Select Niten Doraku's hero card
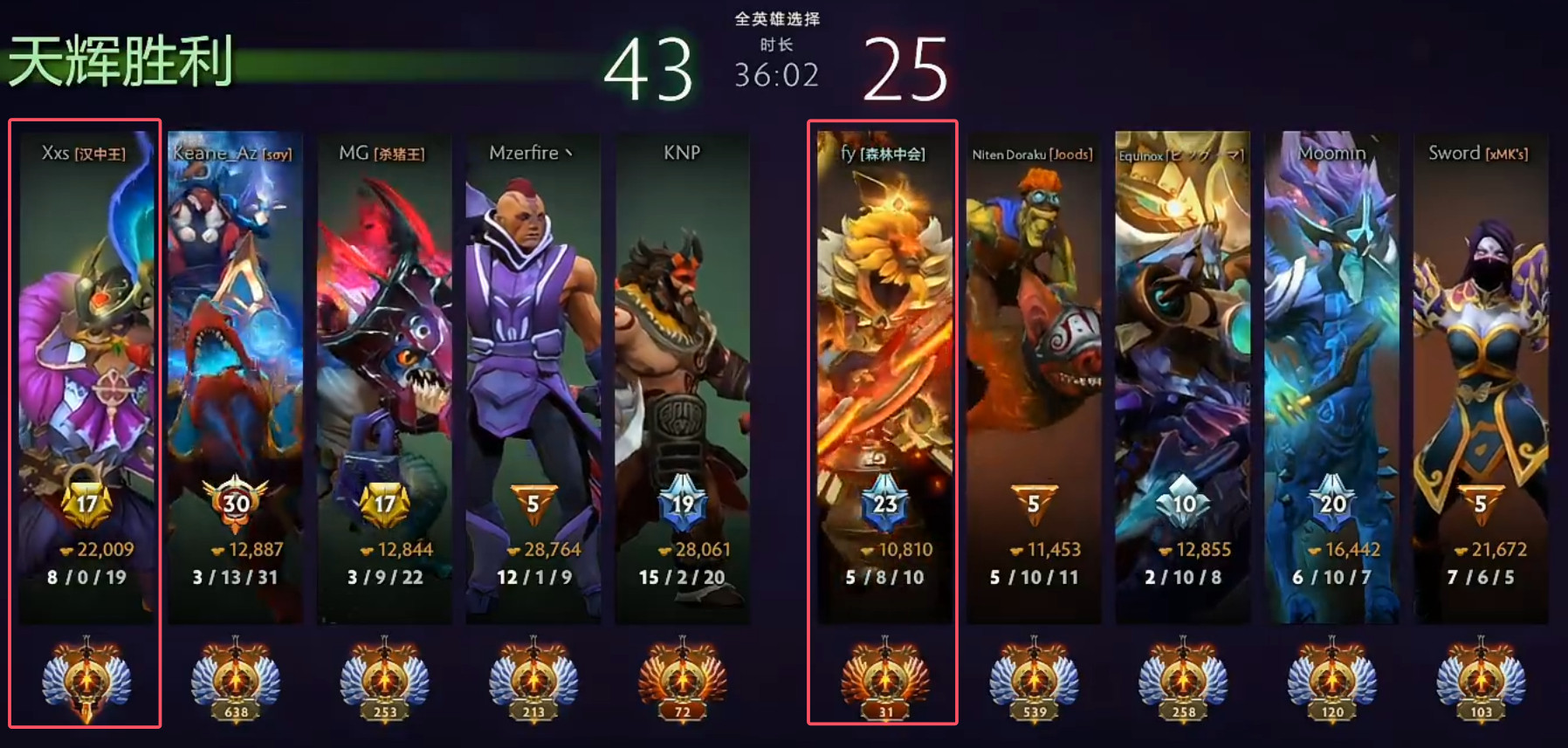1568x748 pixels. (1034, 375)
